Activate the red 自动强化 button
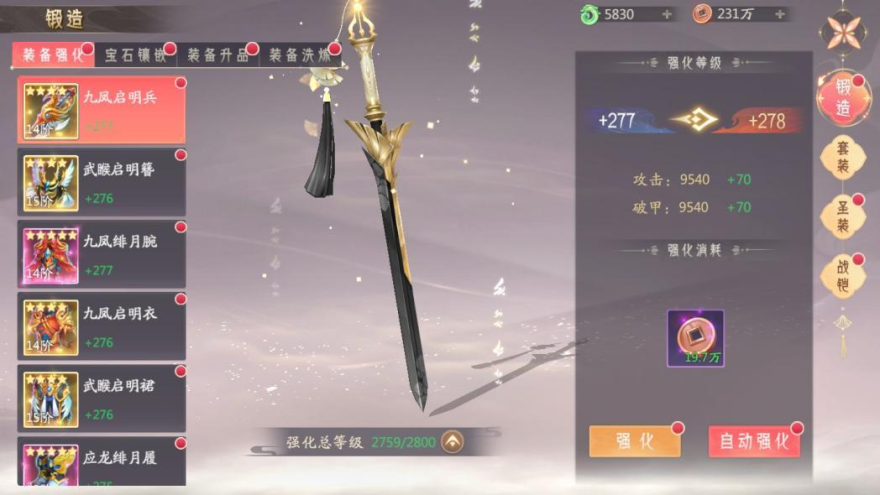This screenshot has width=880, height=495. (753, 441)
